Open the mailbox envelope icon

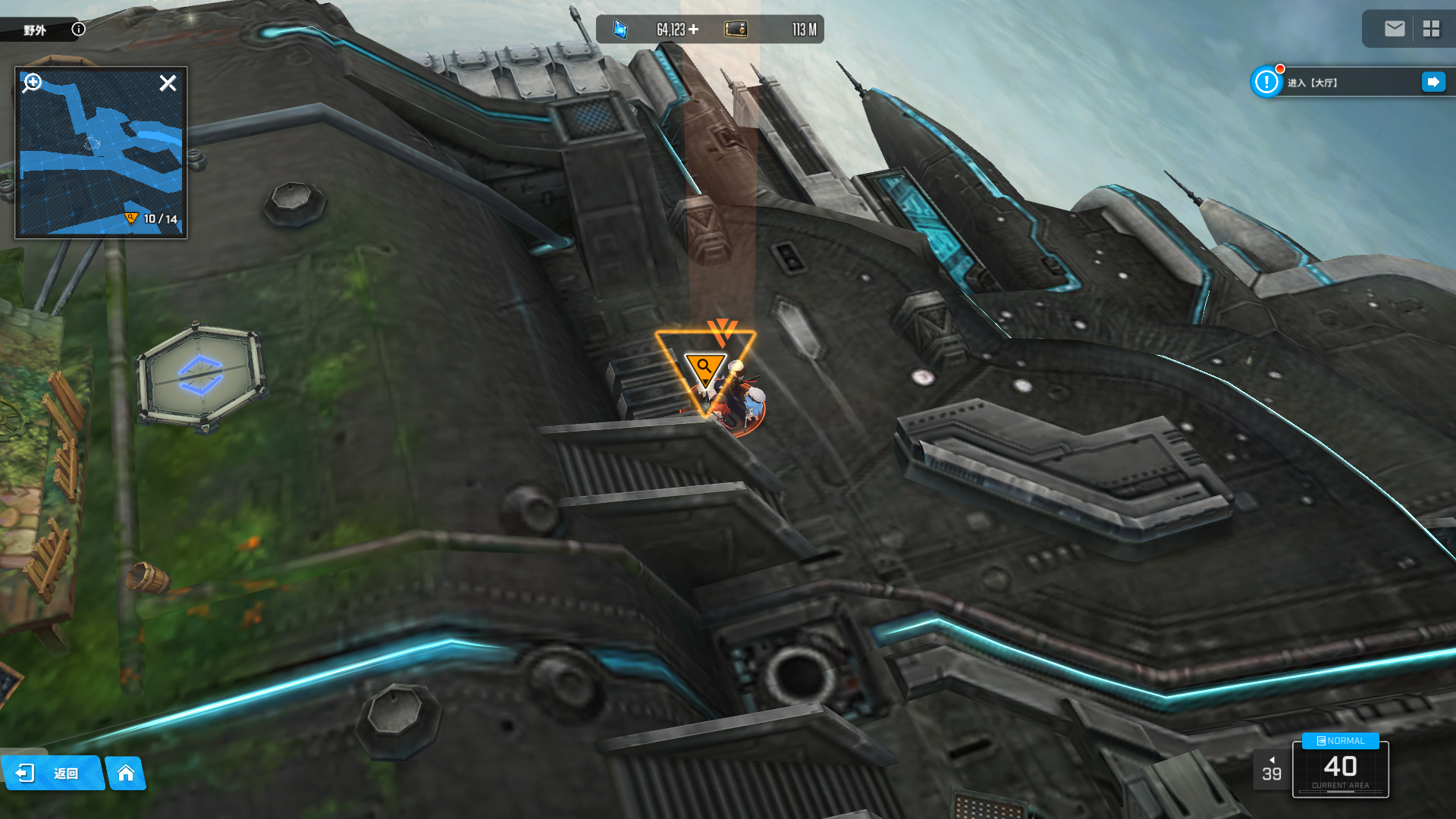[x=1395, y=29]
